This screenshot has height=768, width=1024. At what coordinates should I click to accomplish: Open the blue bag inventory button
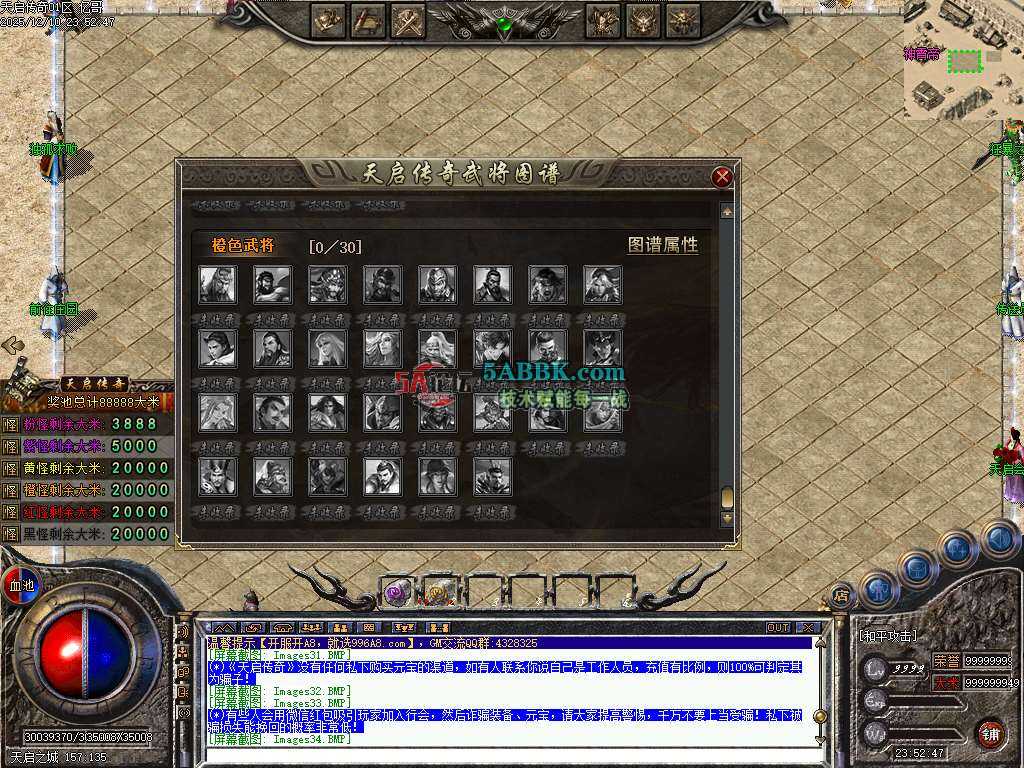pyautogui.click(x=917, y=568)
